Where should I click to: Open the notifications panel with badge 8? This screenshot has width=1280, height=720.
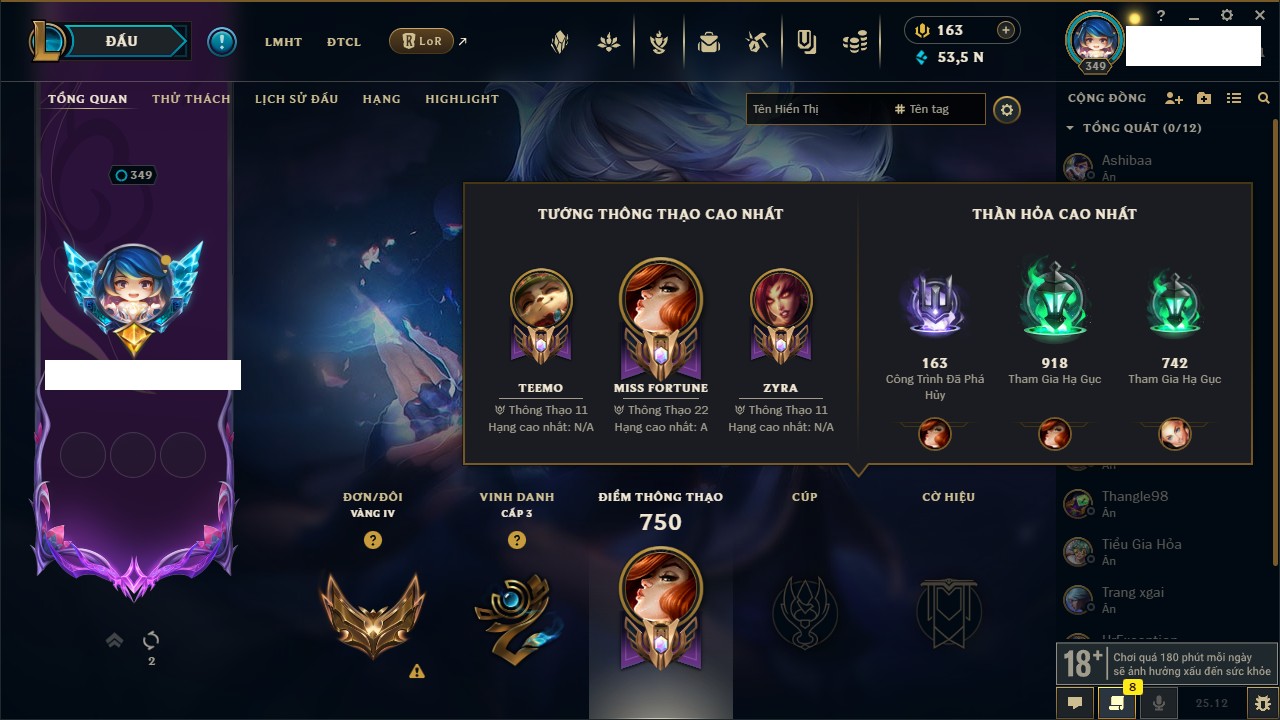click(1117, 703)
